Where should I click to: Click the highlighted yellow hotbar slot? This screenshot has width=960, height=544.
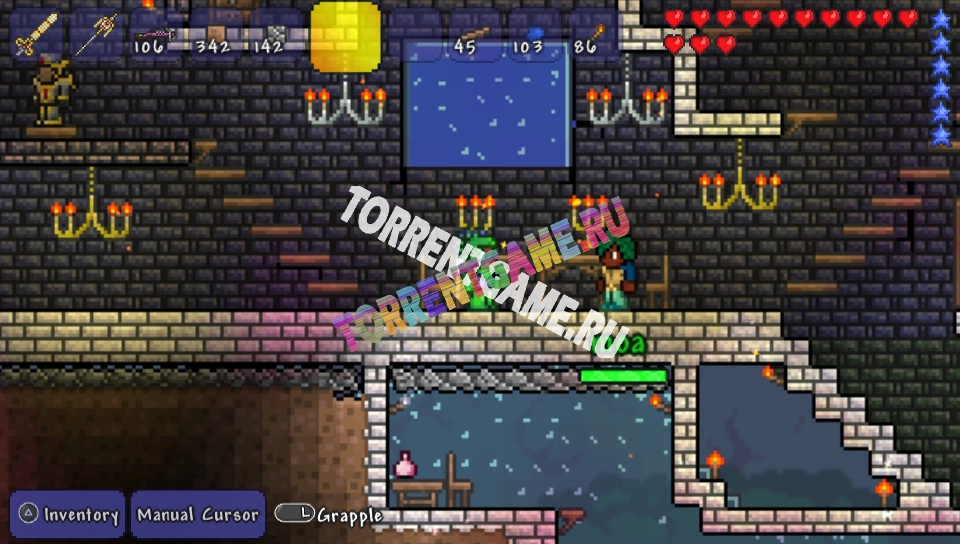pyautogui.click(x=346, y=36)
